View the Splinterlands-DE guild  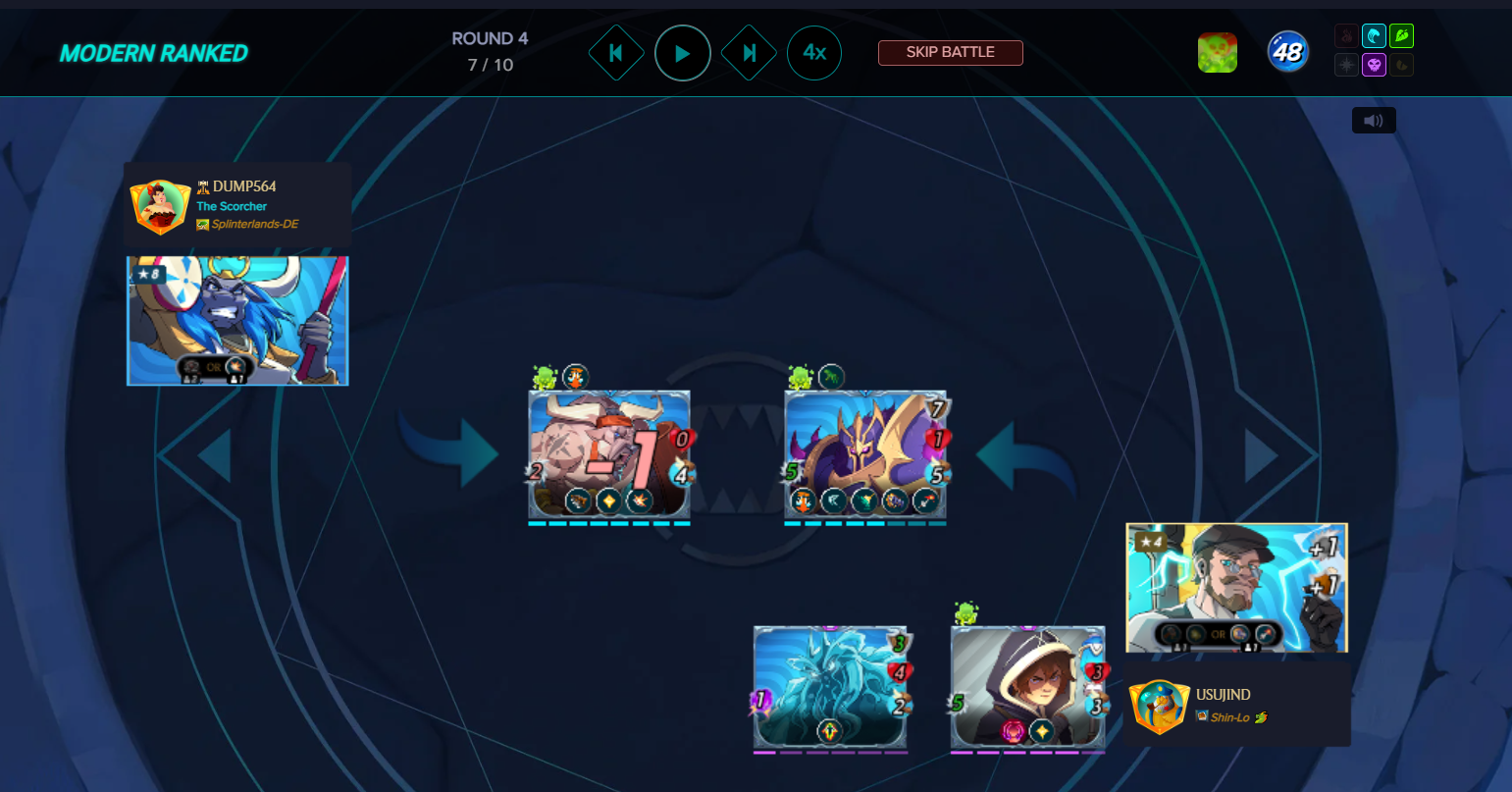254,225
